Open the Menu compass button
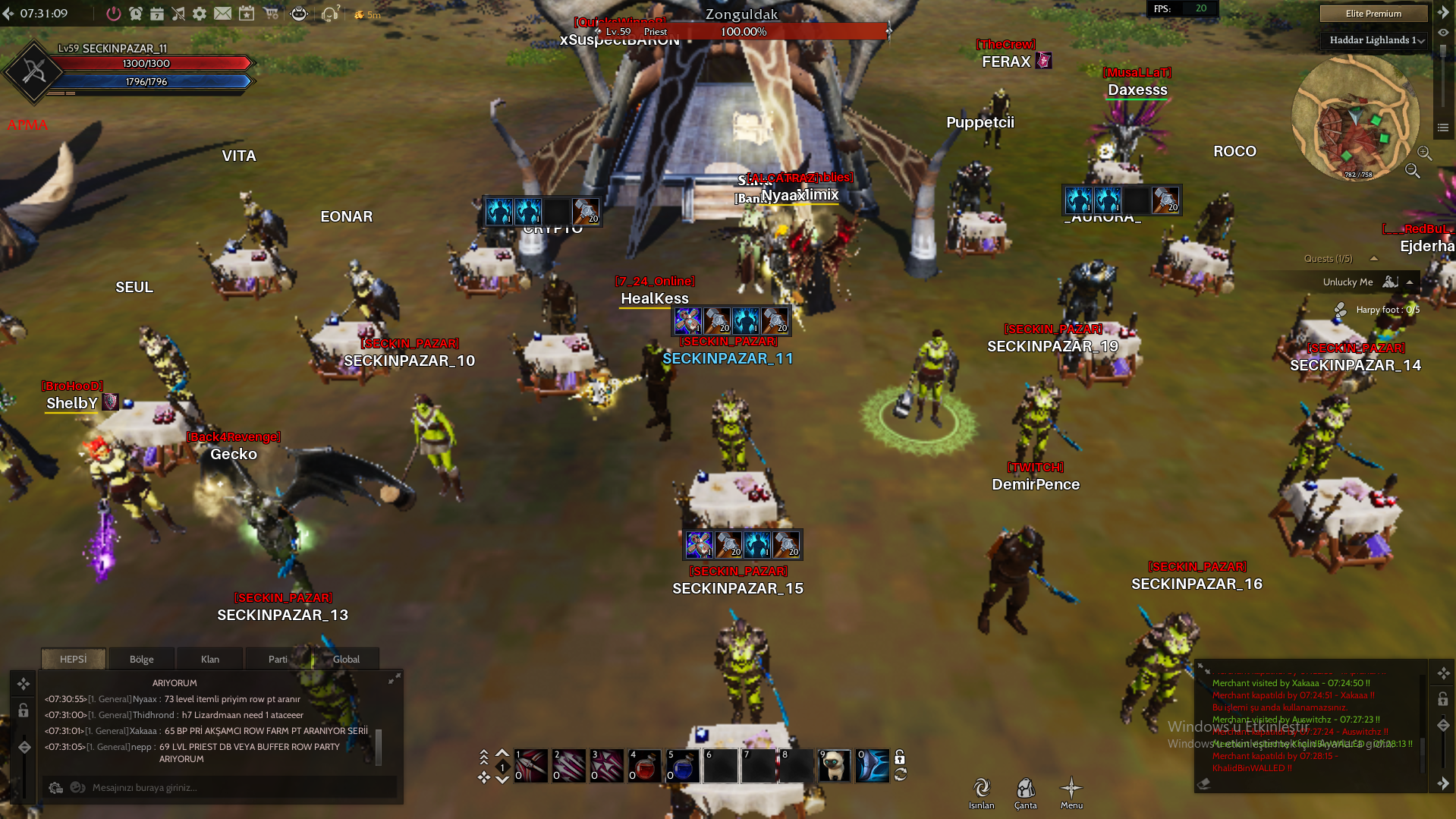 [1071, 792]
